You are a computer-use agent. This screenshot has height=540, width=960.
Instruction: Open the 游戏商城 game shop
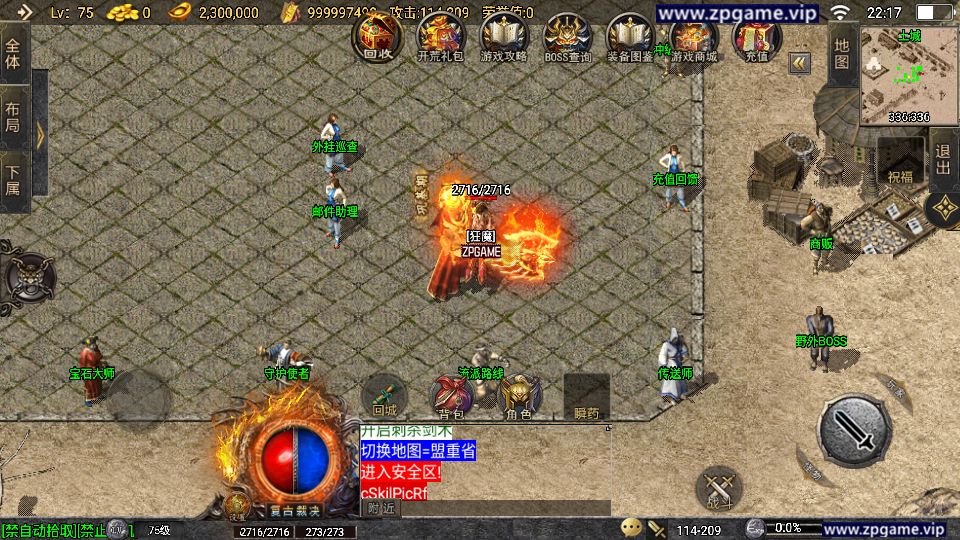(x=694, y=38)
